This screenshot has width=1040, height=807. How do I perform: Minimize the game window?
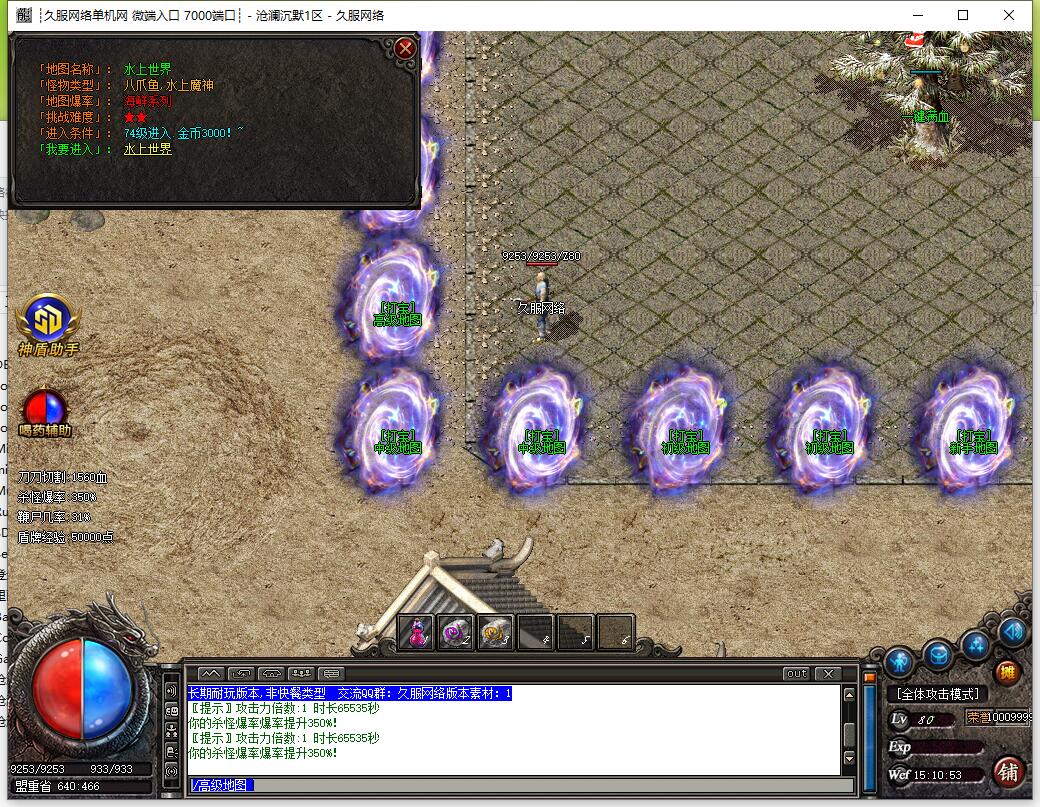tap(917, 15)
